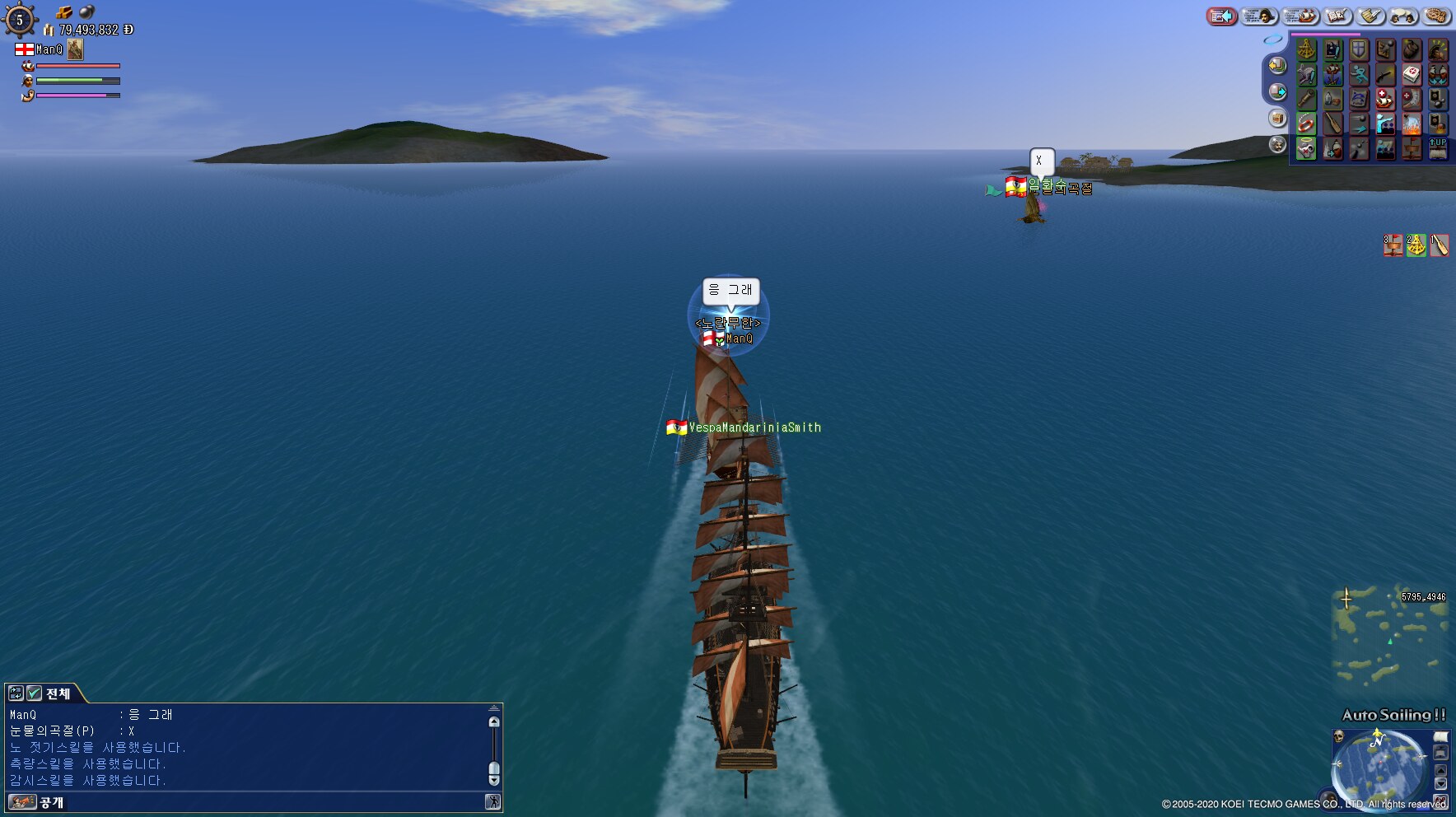The width and height of the screenshot is (1456, 817).
Task: Use the telescope lookout skill icon
Action: click(1306, 100)
